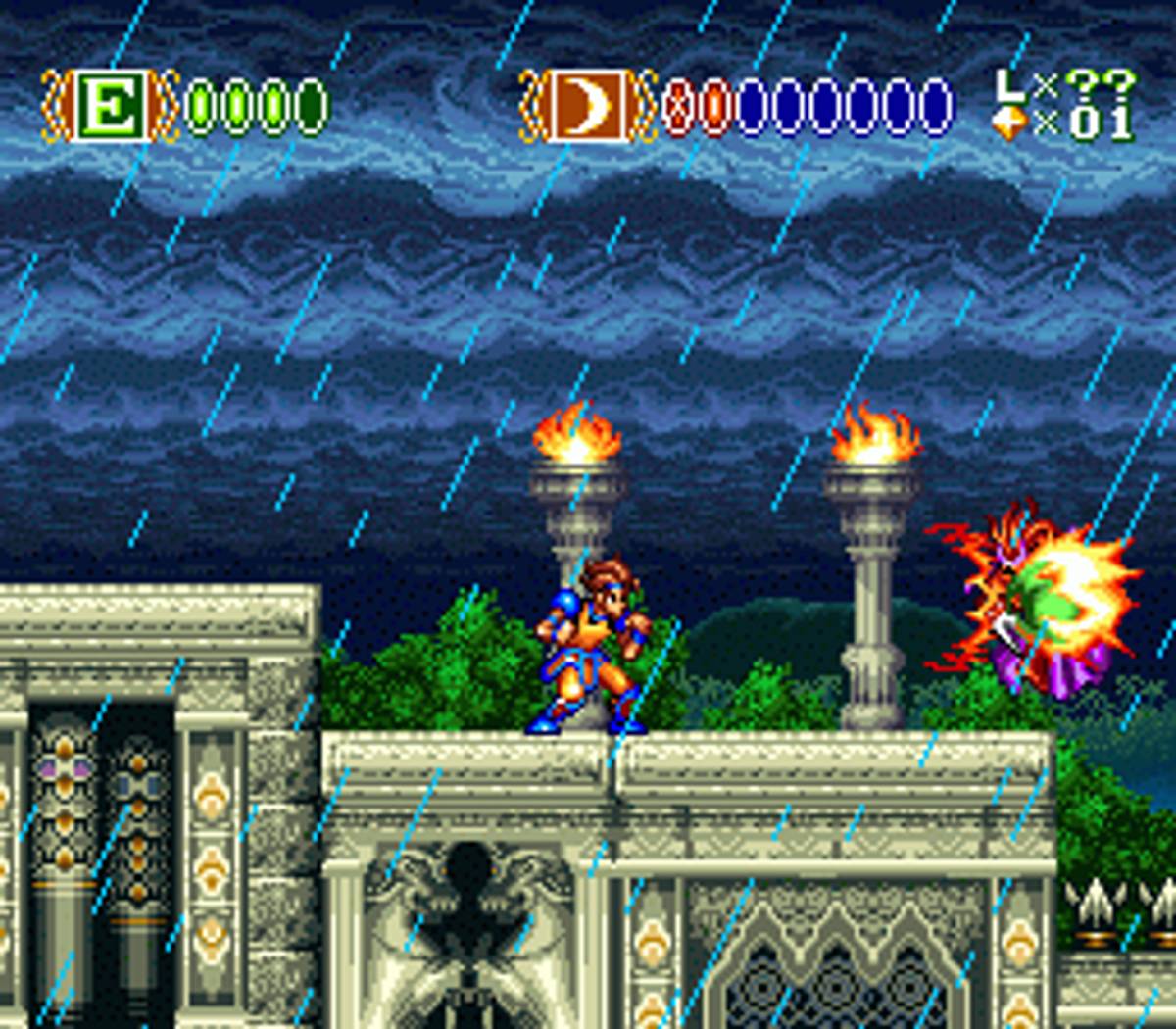
Task: Click the green E energy emblem
Action: click(x=111, y=106)
